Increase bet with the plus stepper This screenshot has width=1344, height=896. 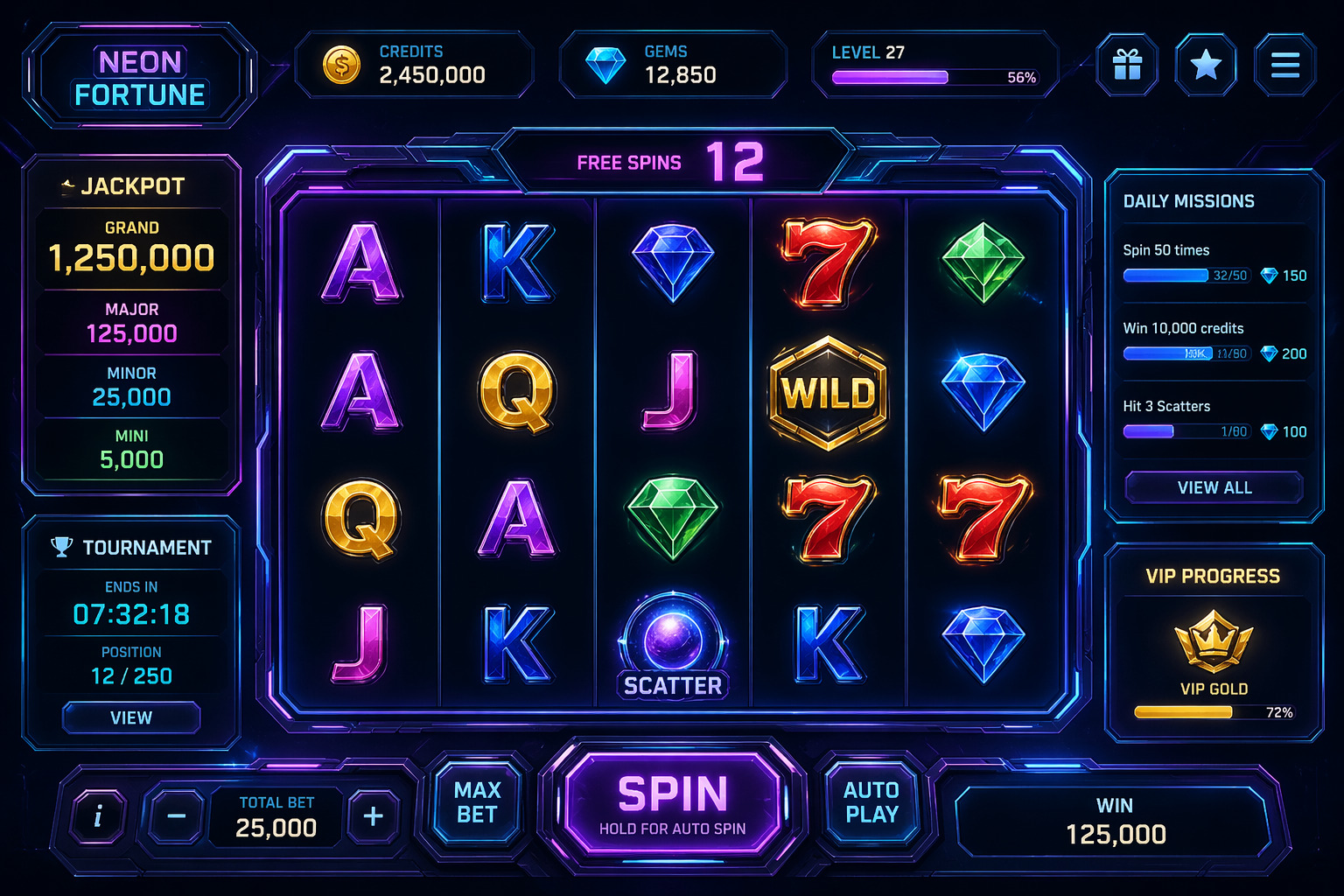pos(374,817)
